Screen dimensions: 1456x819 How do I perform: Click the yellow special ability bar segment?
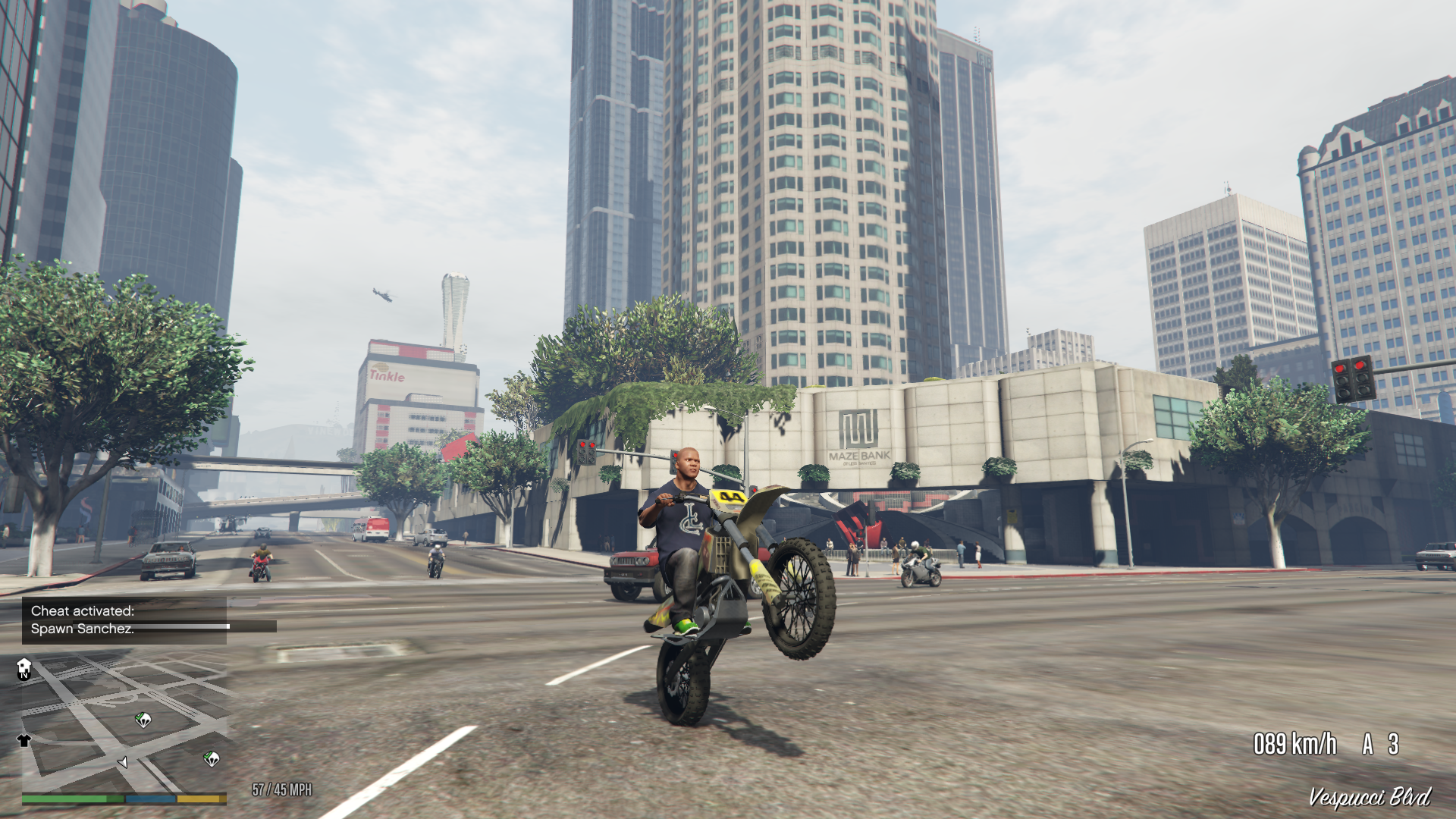tap(198, 799)
